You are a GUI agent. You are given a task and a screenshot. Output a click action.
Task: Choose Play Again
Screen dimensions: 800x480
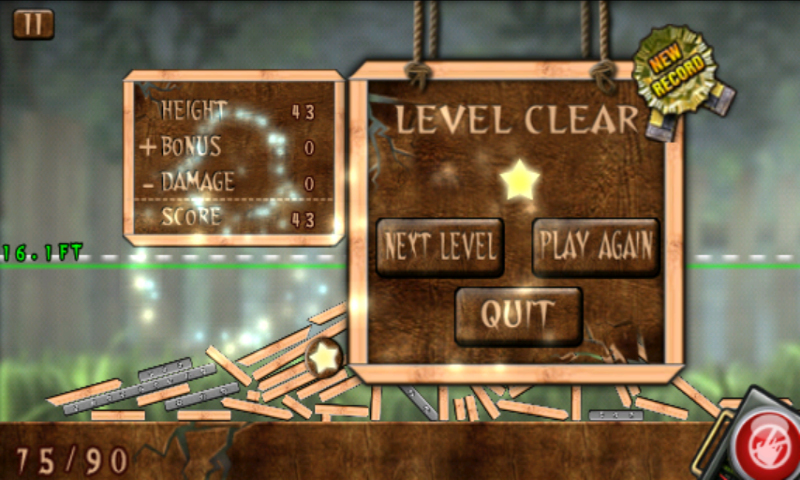point(595,246)
